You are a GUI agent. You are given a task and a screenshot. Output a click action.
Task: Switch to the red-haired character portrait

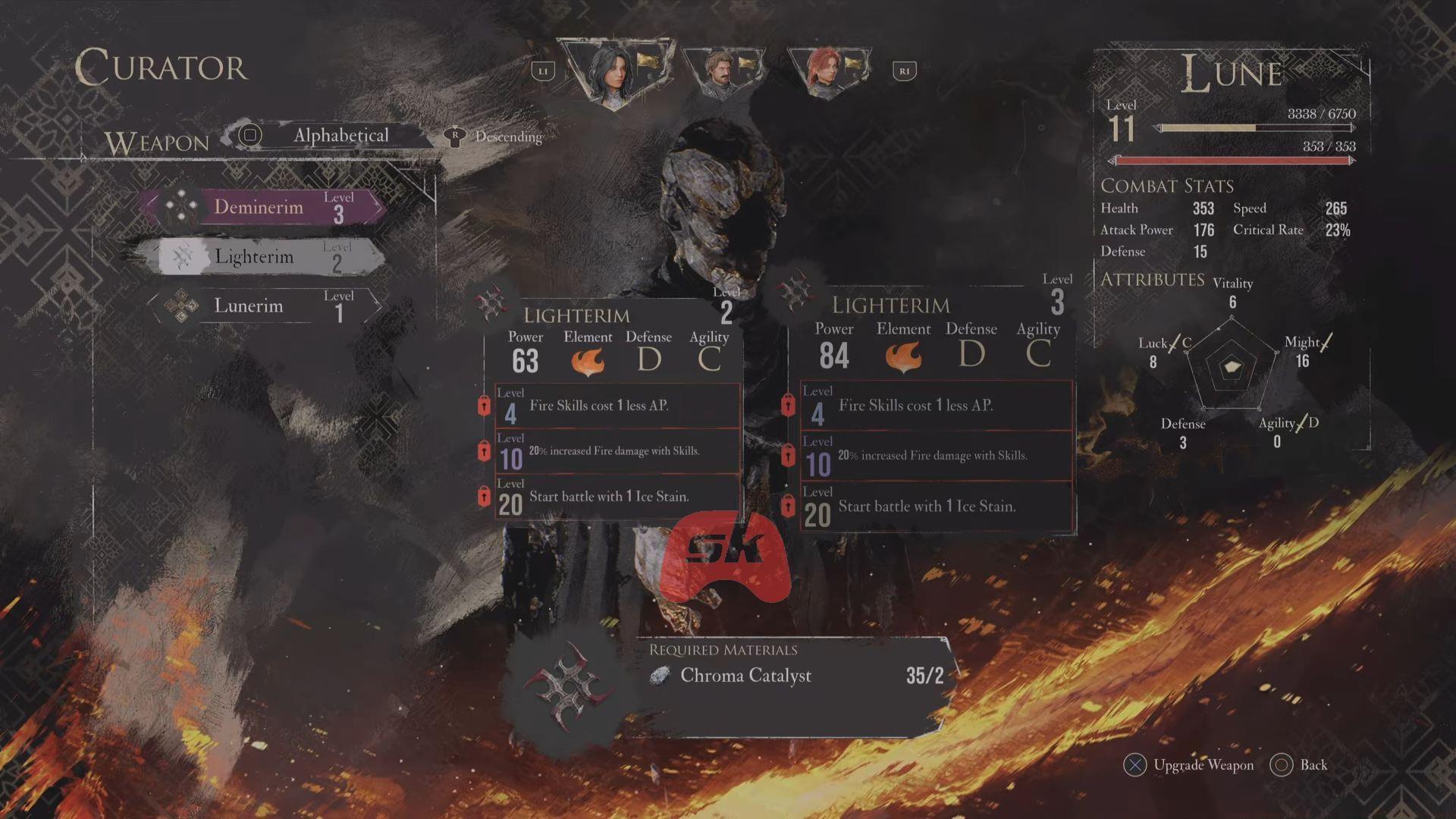click(x=827, y=74)
